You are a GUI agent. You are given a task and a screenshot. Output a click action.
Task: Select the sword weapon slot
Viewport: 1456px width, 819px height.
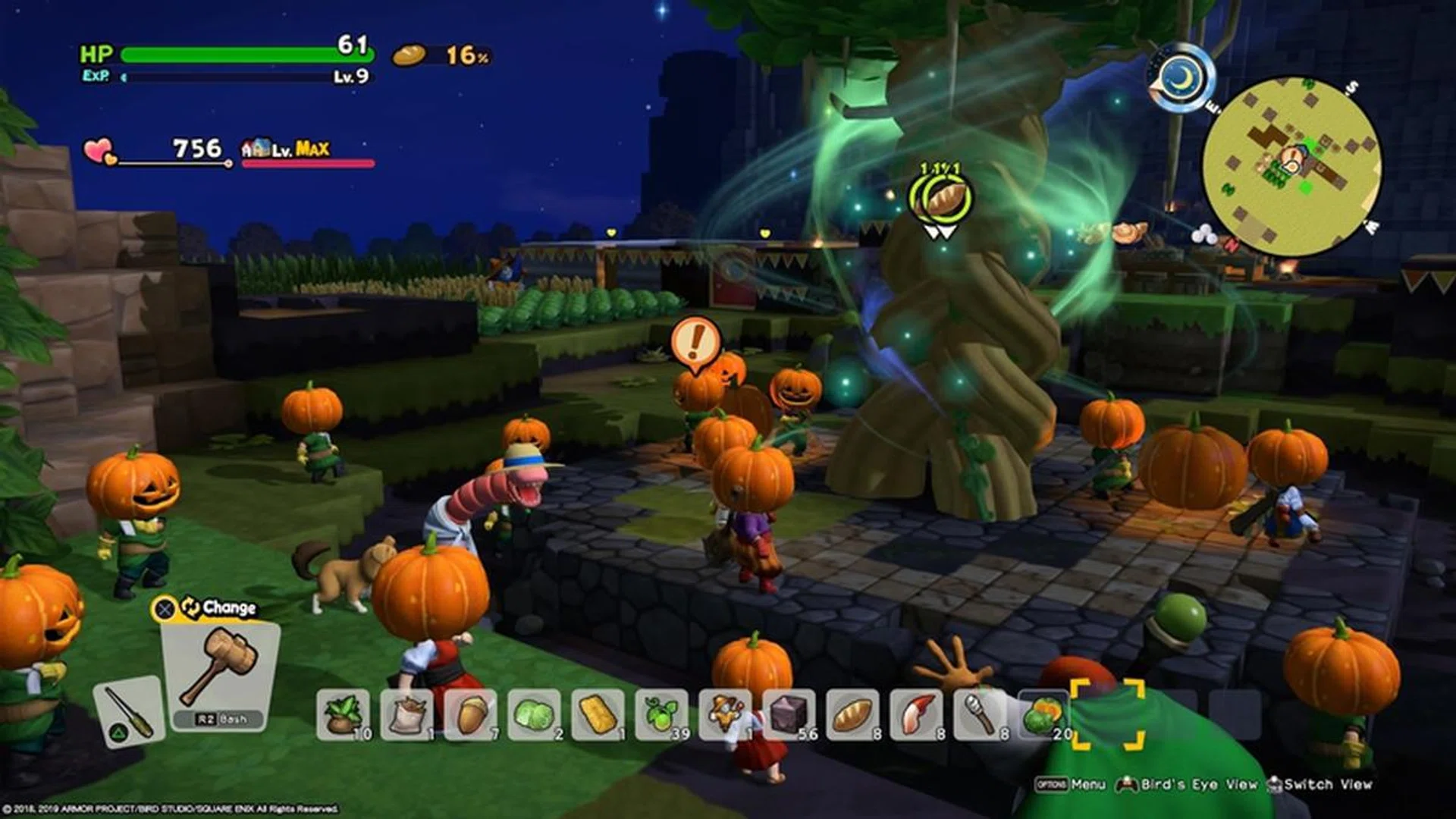(127, 711)
